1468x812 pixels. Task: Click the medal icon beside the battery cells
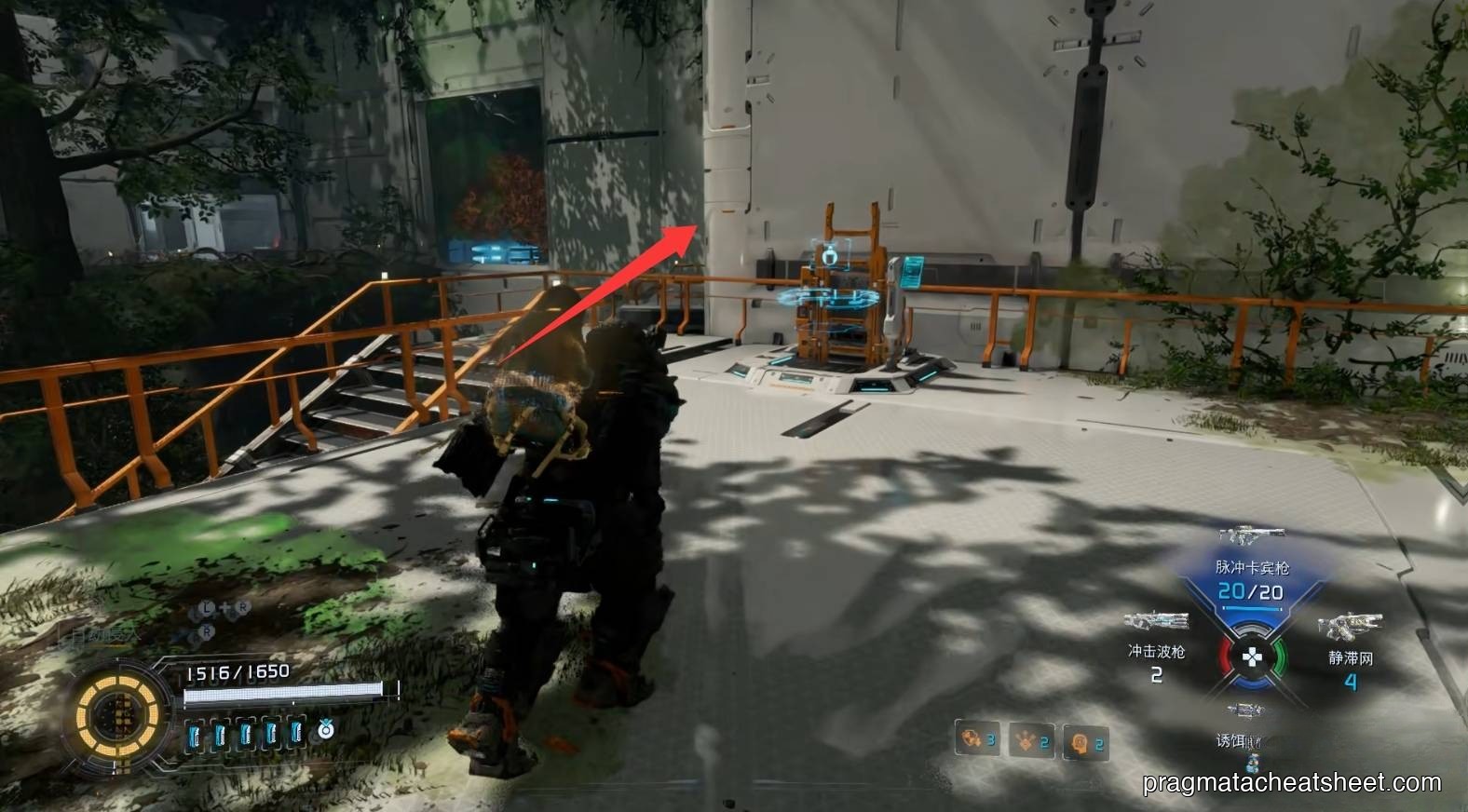click(x=326, y=732)
